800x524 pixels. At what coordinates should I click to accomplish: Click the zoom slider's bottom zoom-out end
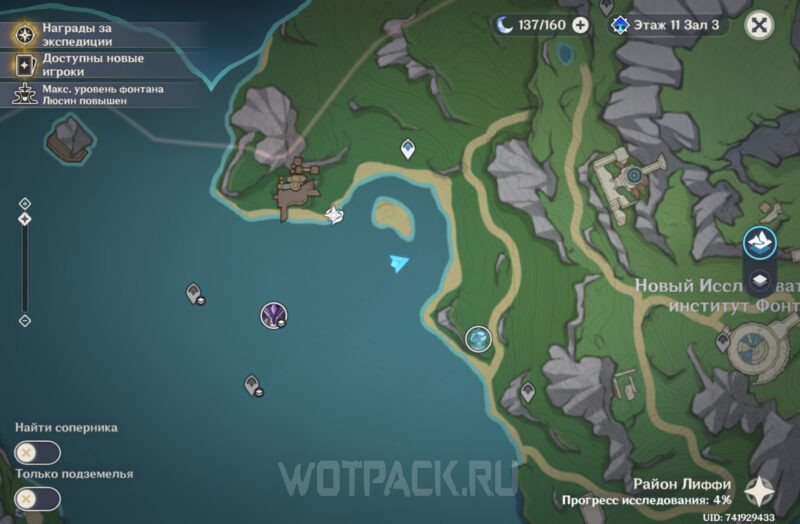25,321
